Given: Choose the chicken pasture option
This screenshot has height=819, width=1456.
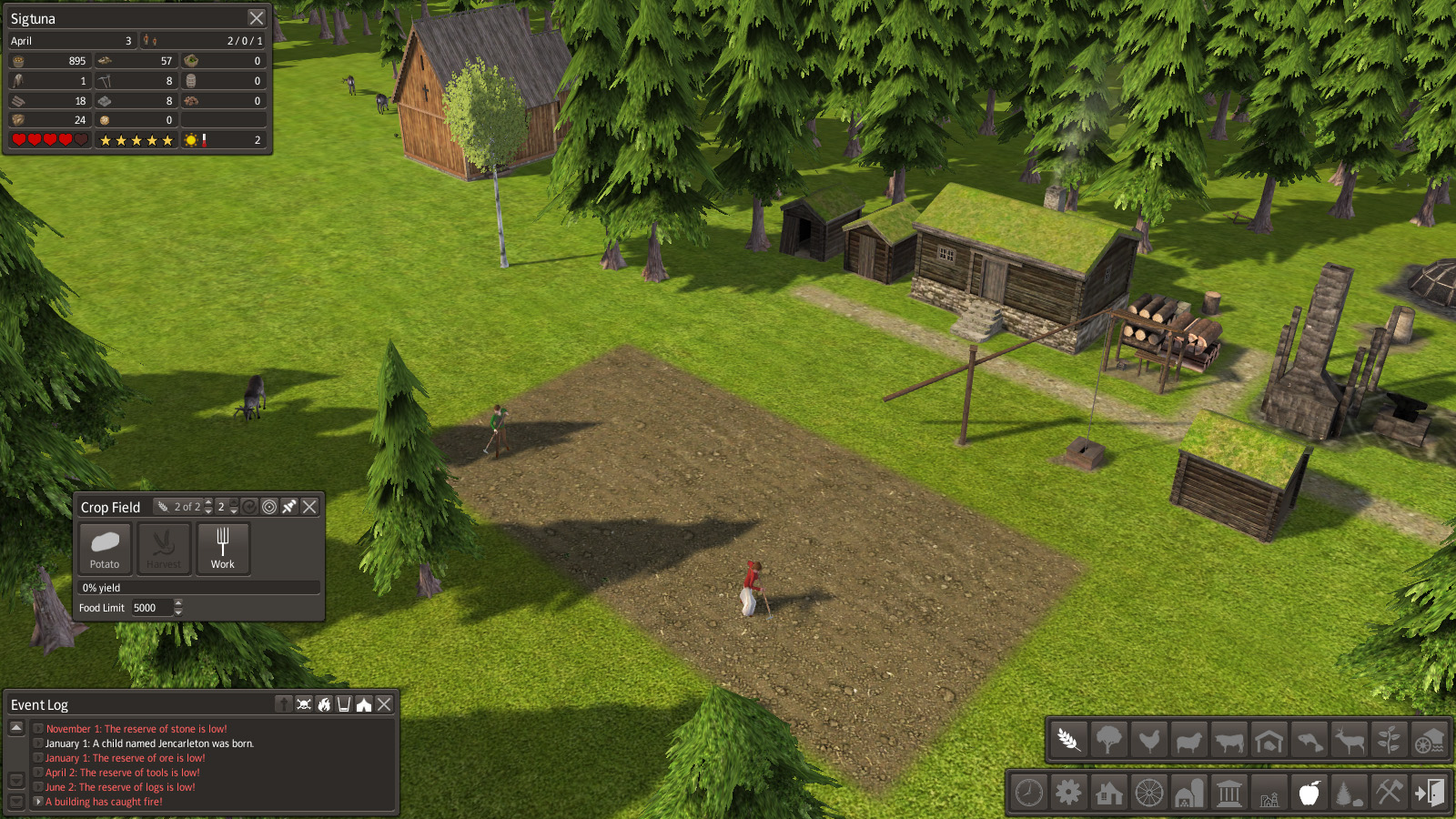Looking at the screenshot, I should tap(1148, 741).
